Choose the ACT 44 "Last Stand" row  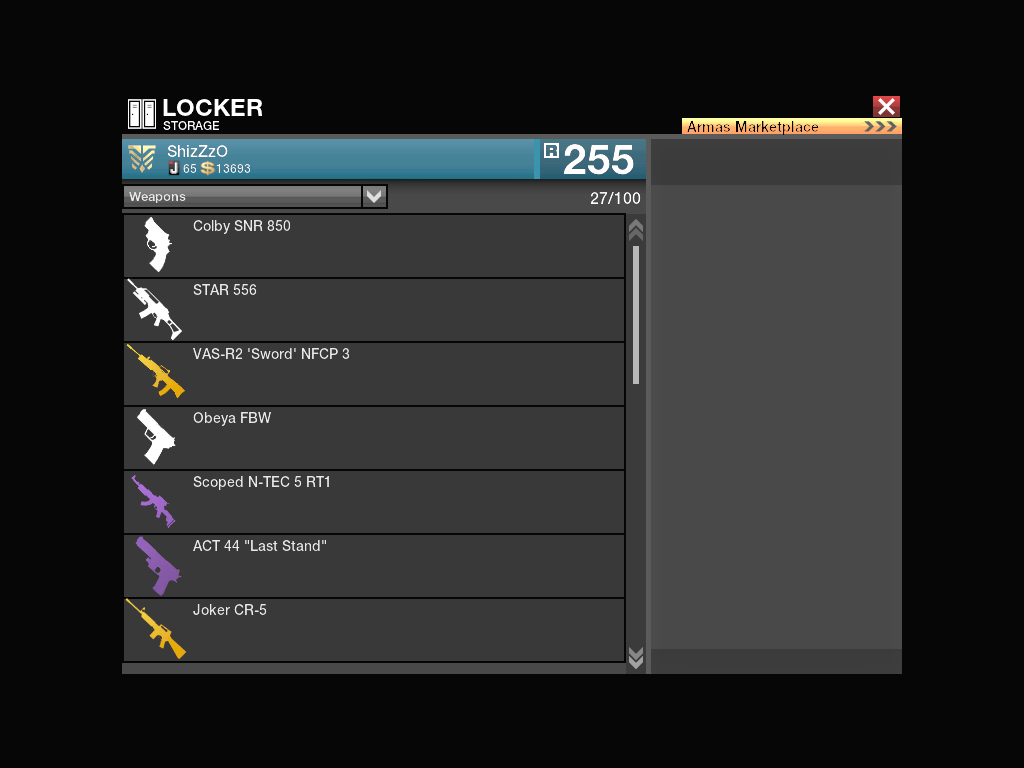(374, 566)
